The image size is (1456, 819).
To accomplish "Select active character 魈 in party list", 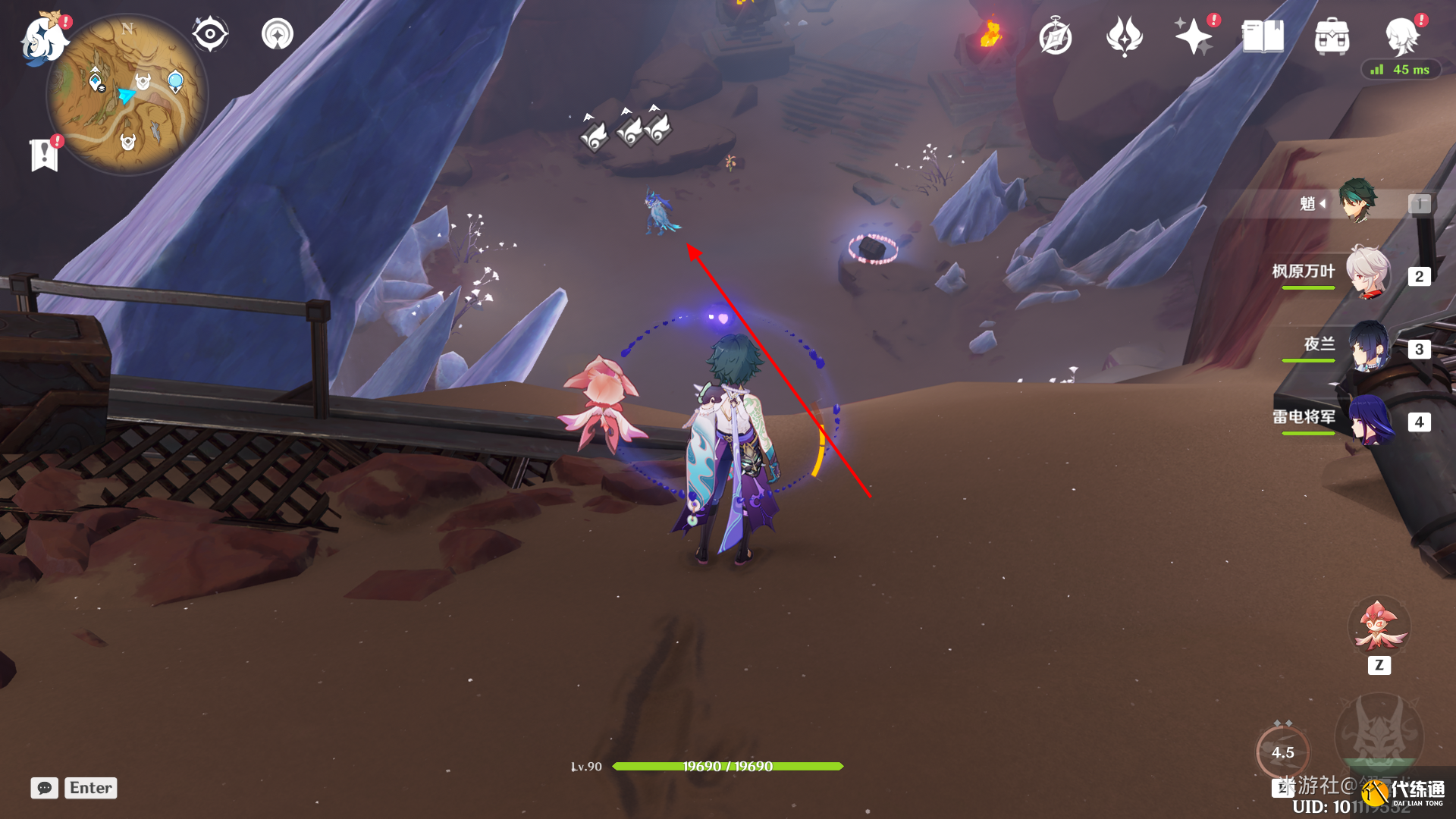I will [1356, 202].
